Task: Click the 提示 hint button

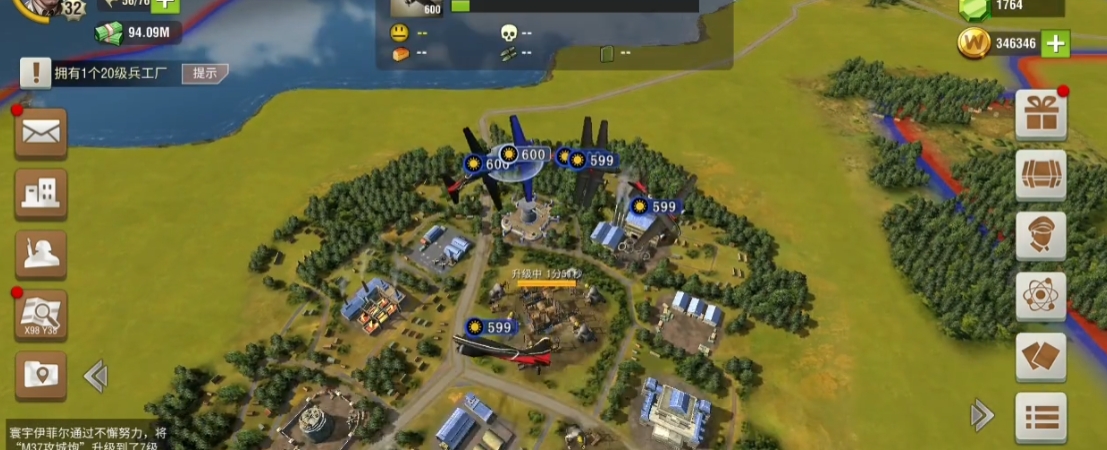Action: click(x=204, y=73)
